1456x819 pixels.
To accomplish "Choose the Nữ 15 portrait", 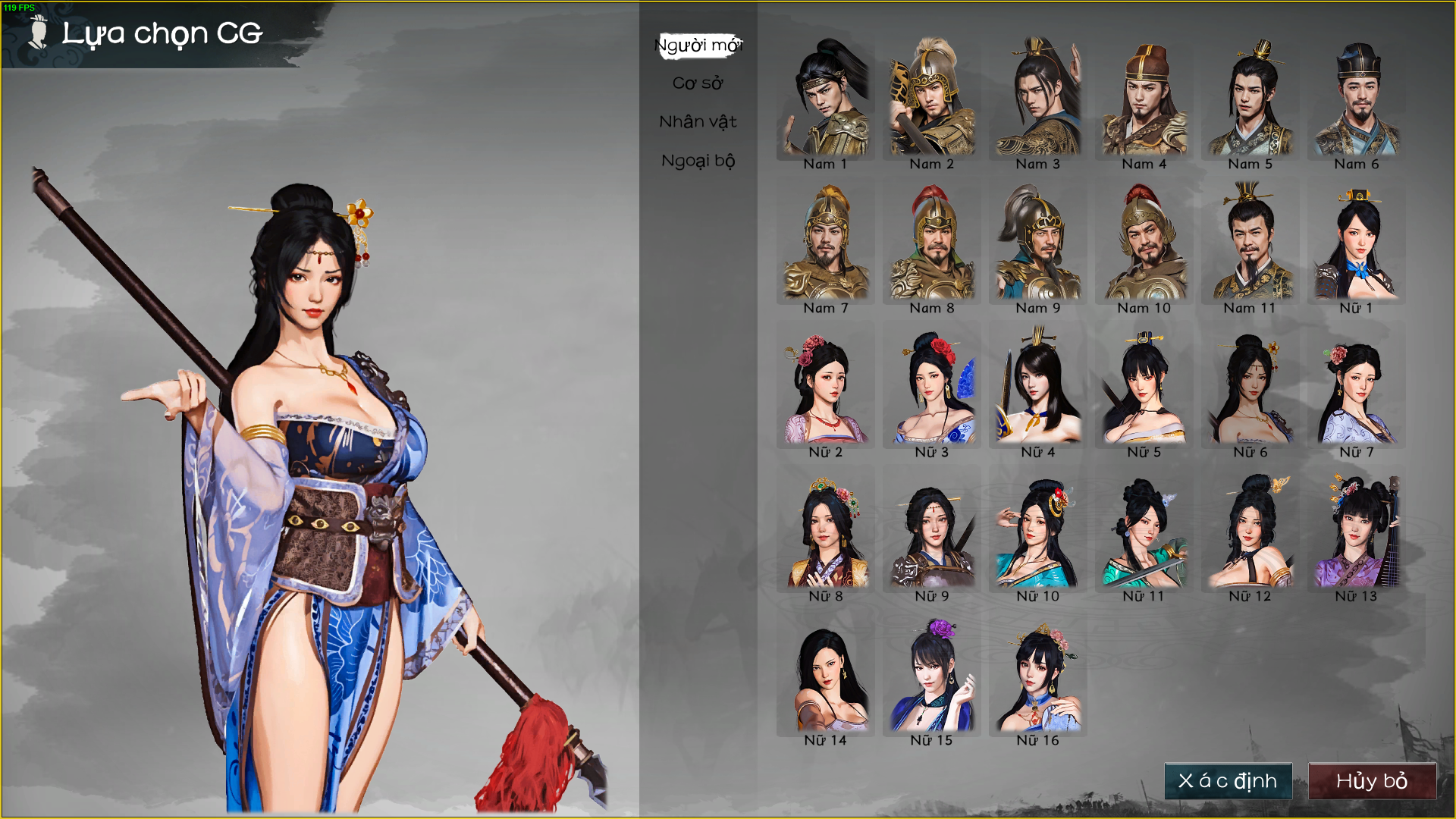I will point(932,675).
